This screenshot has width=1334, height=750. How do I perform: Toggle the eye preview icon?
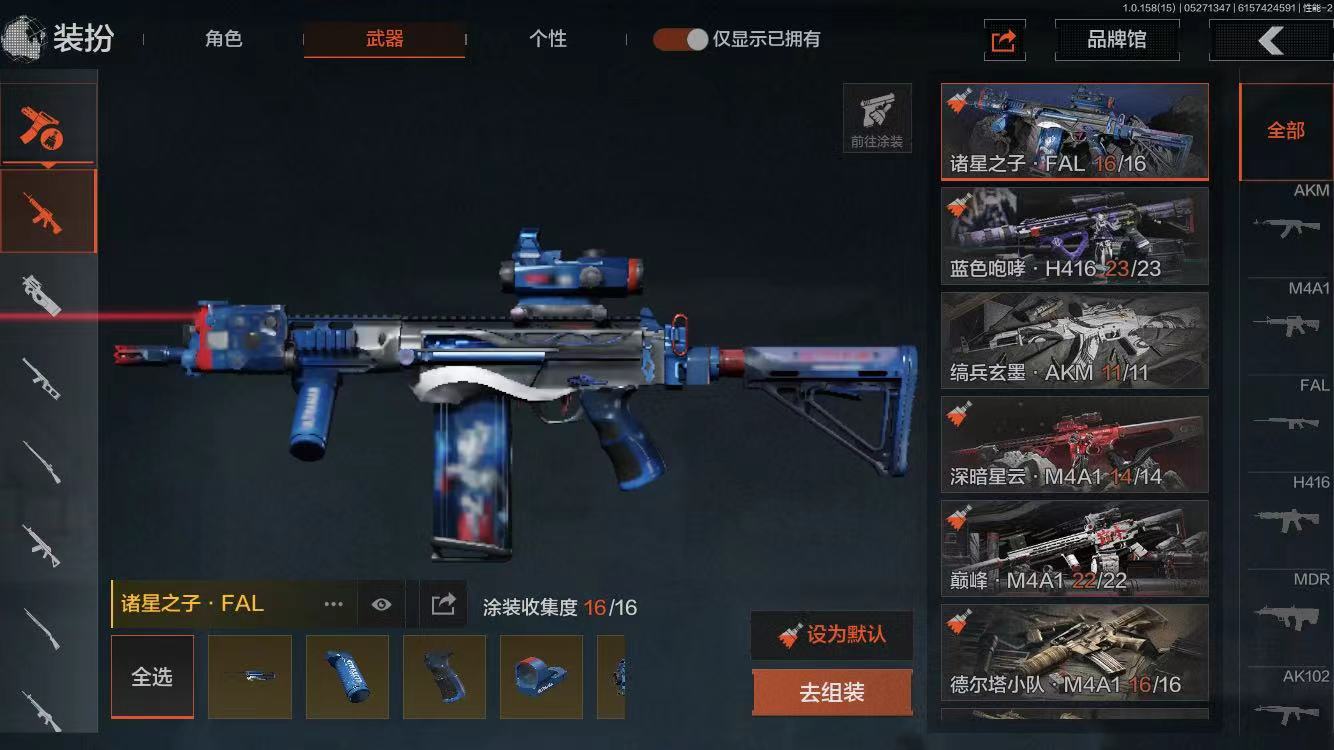tap(381, 604)
